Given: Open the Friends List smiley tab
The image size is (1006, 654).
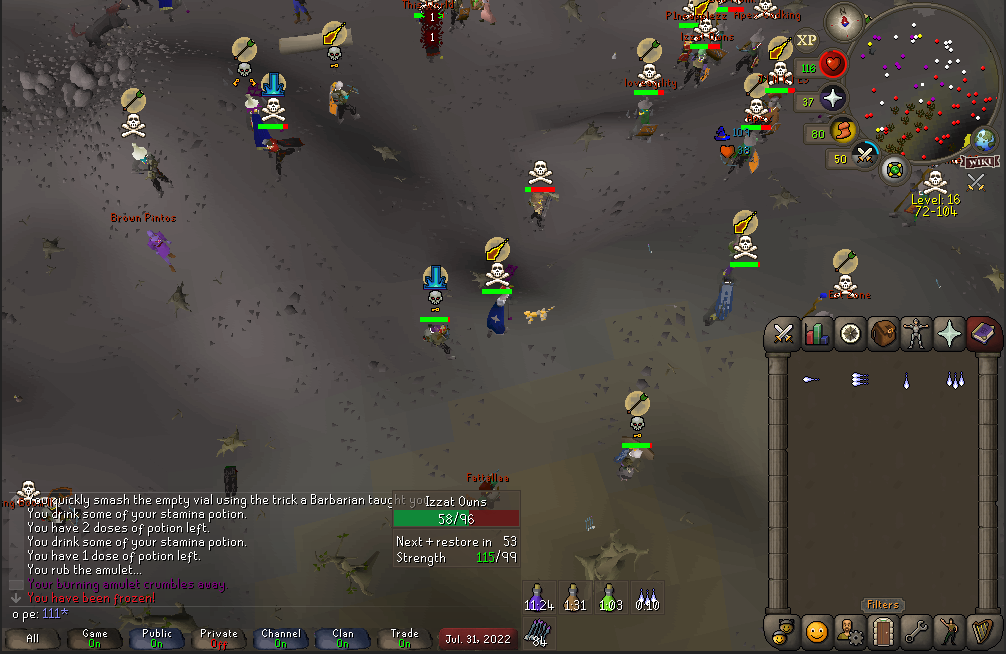Looking at the screenshot, I should click(x=817, y=631).
